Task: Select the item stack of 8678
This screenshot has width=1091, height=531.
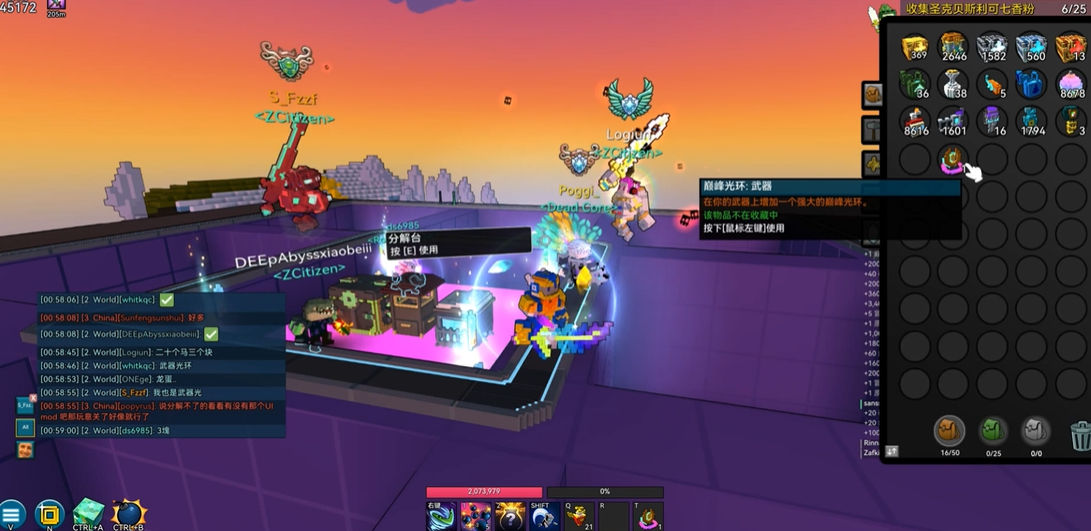Action: click(1070, 85)
